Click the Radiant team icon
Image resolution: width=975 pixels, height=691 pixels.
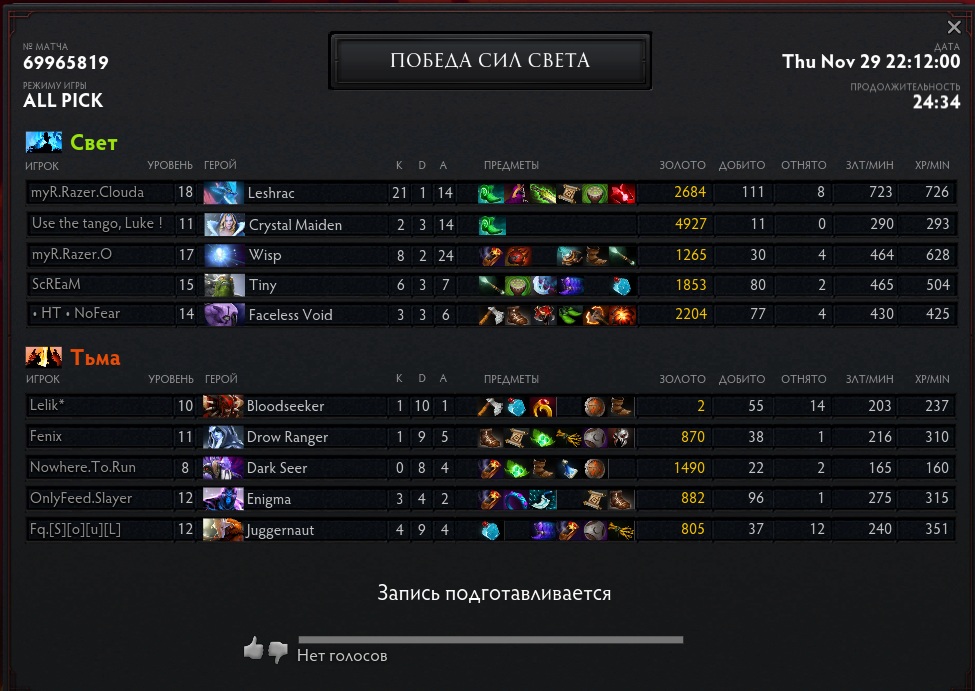43,142
